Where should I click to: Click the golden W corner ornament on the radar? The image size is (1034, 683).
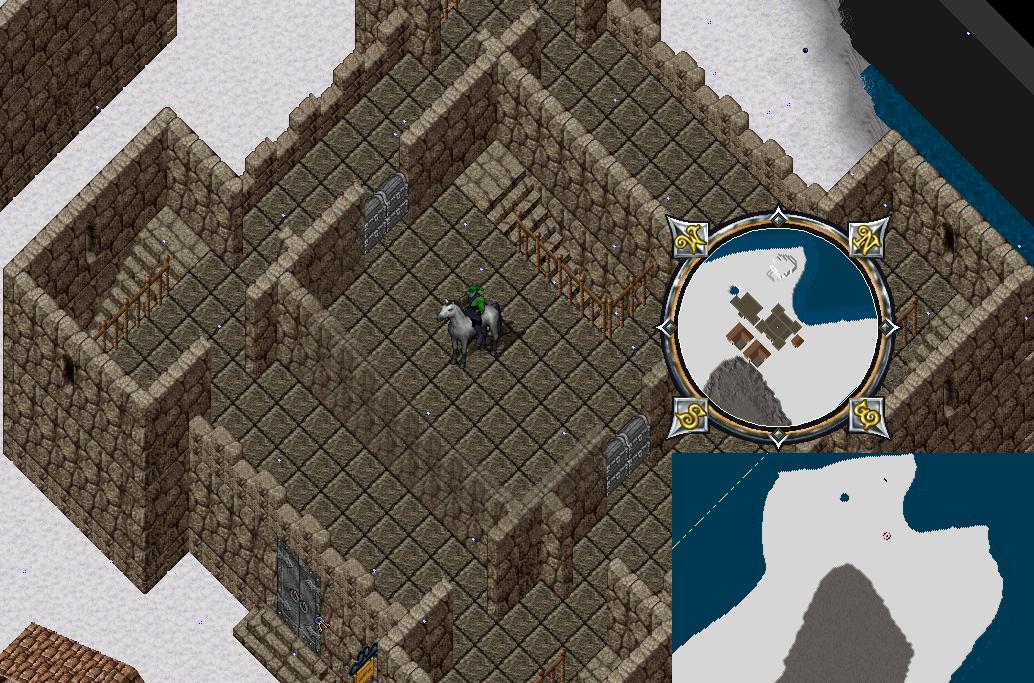tap(690, 239)
